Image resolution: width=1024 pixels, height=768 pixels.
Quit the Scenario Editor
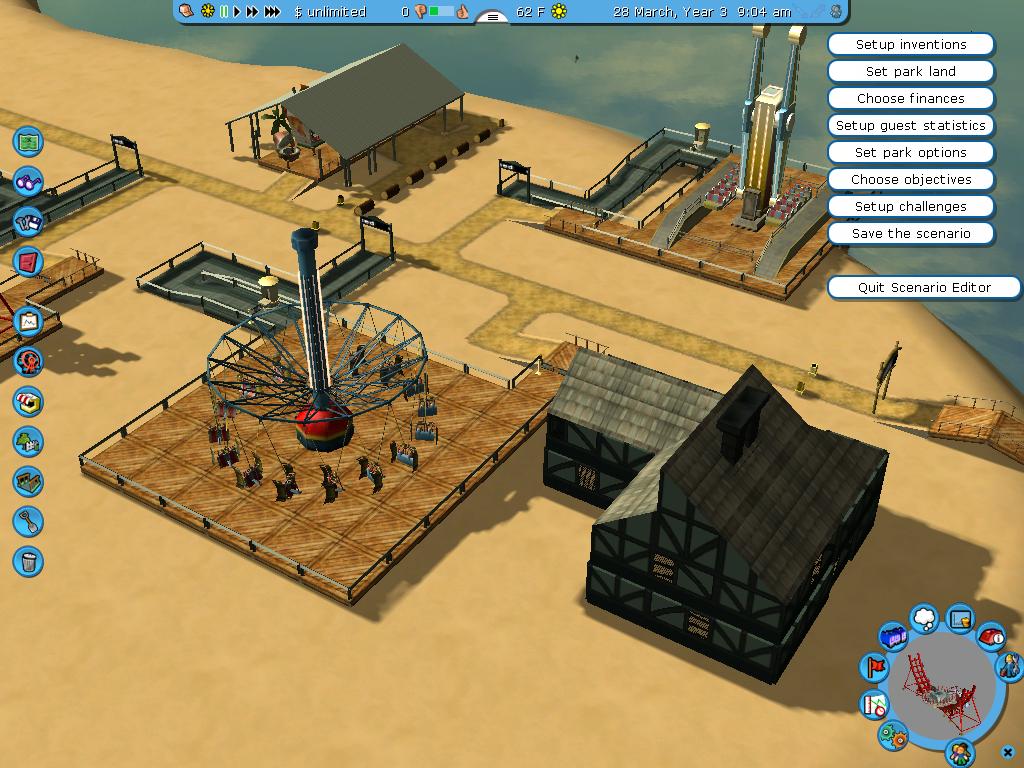[924, 288]
